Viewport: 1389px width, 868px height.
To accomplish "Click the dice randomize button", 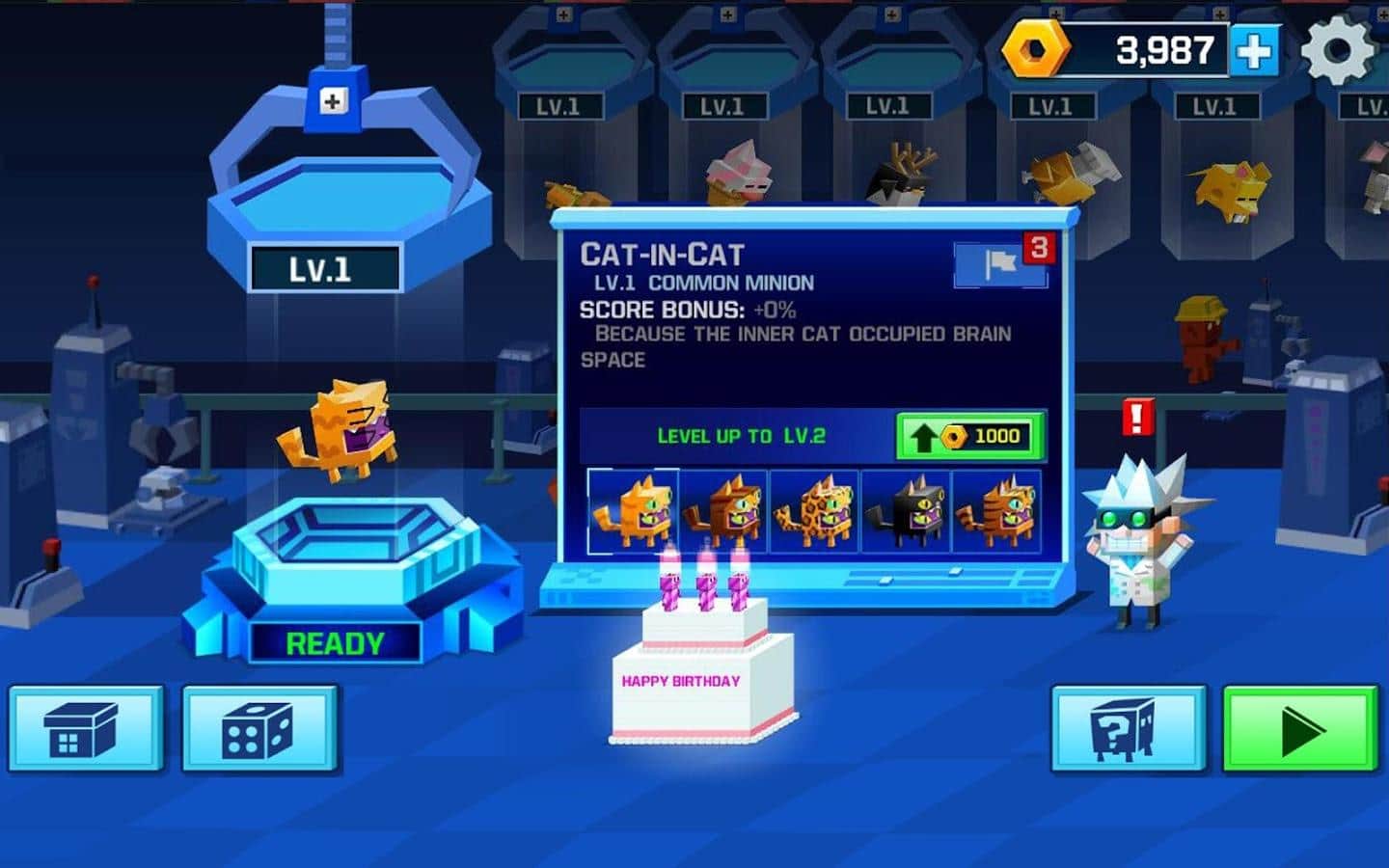I will point(259,730).
